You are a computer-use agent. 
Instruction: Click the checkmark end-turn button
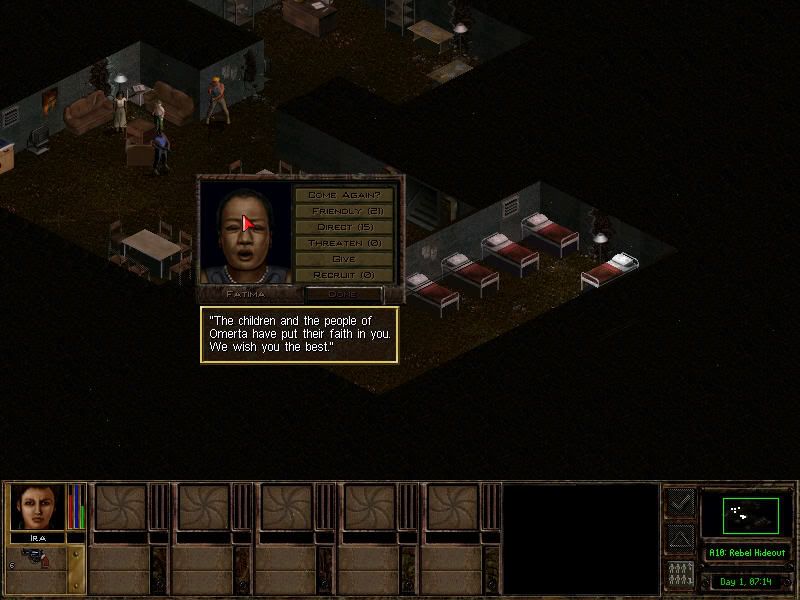tap(680, 502)
